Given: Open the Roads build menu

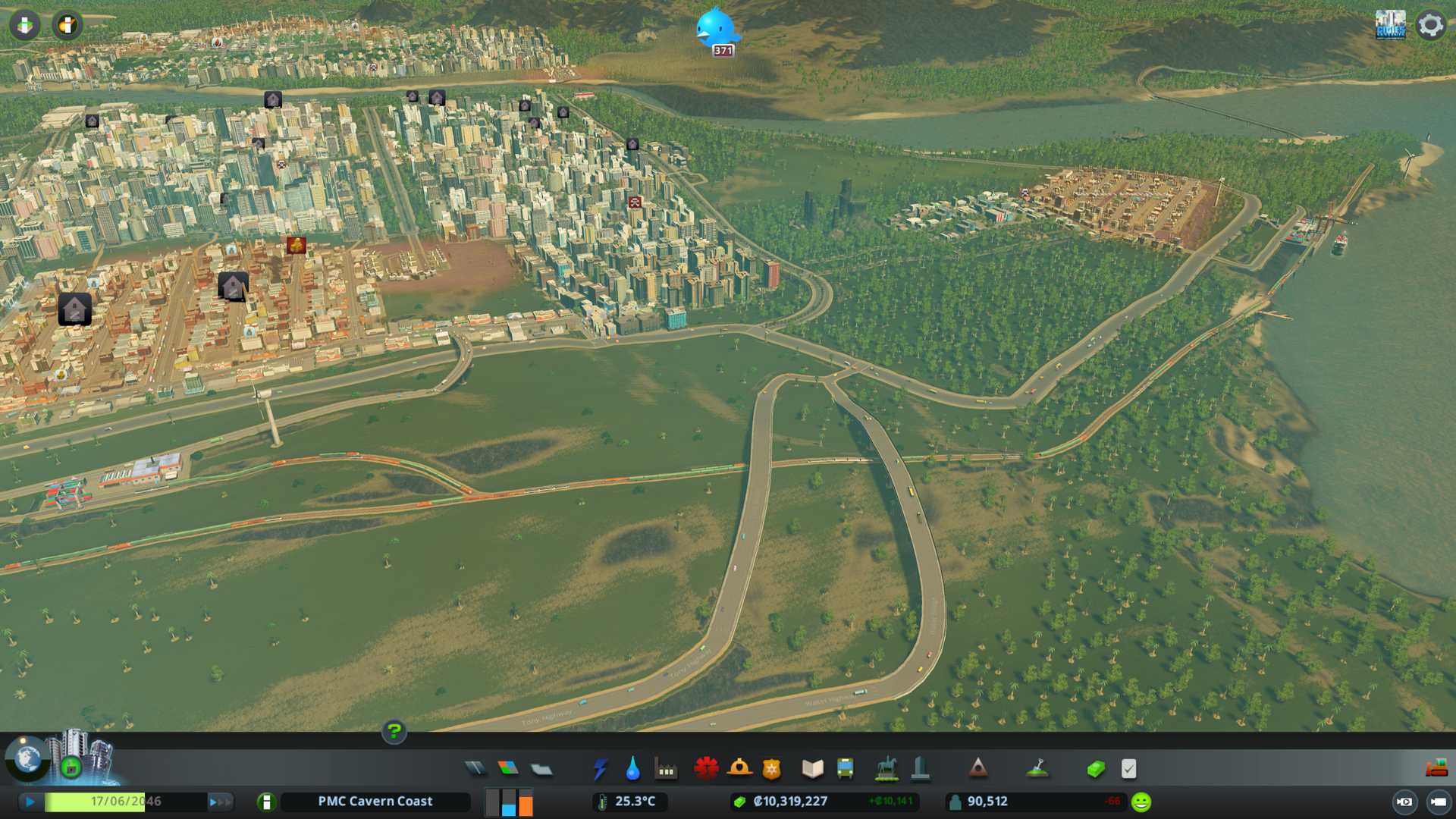Looking at the screenshot, I should (475, 769).
